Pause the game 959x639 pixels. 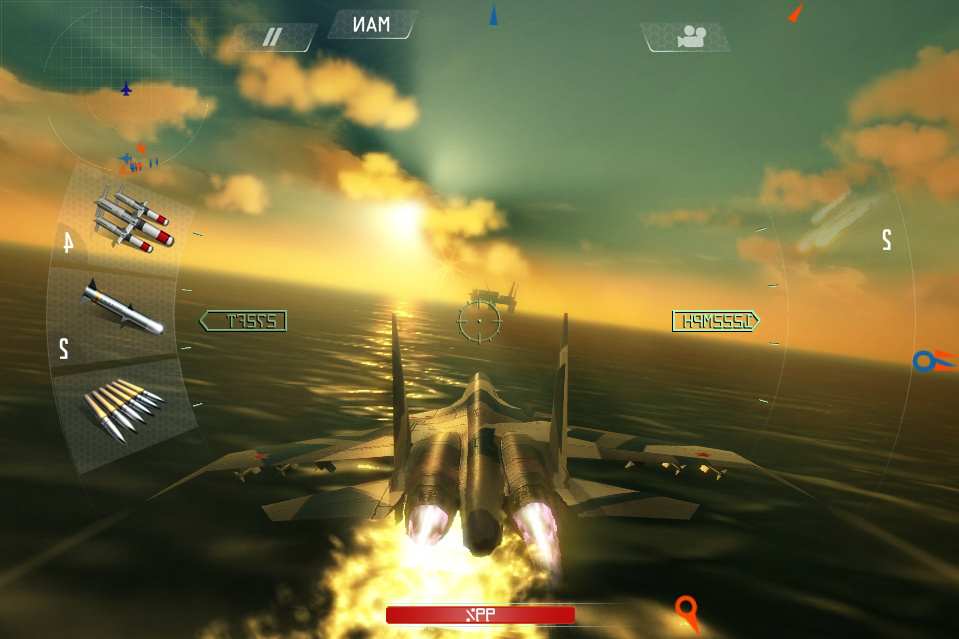pyautogui.click(x=272, y=38)
